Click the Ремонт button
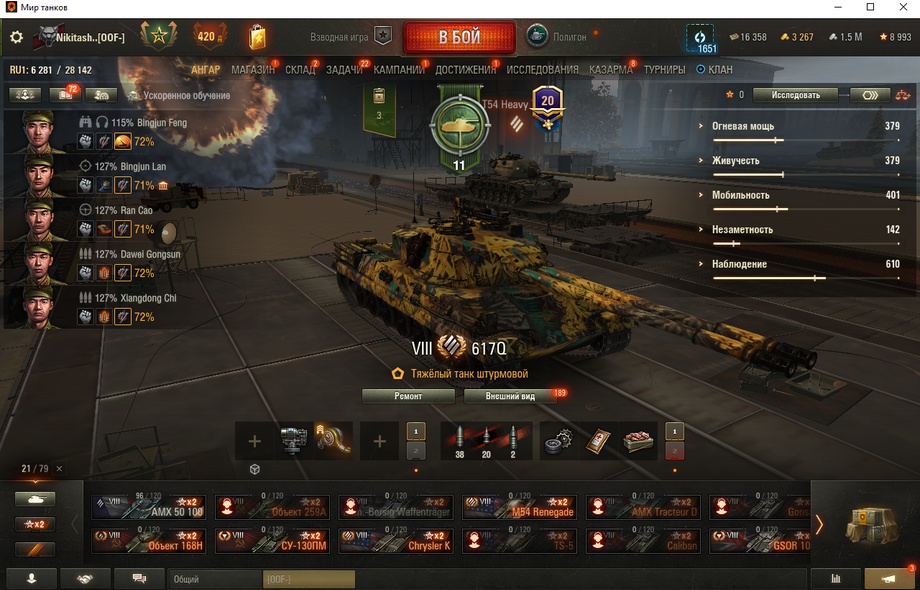The image size is (920, 590). 408,396
